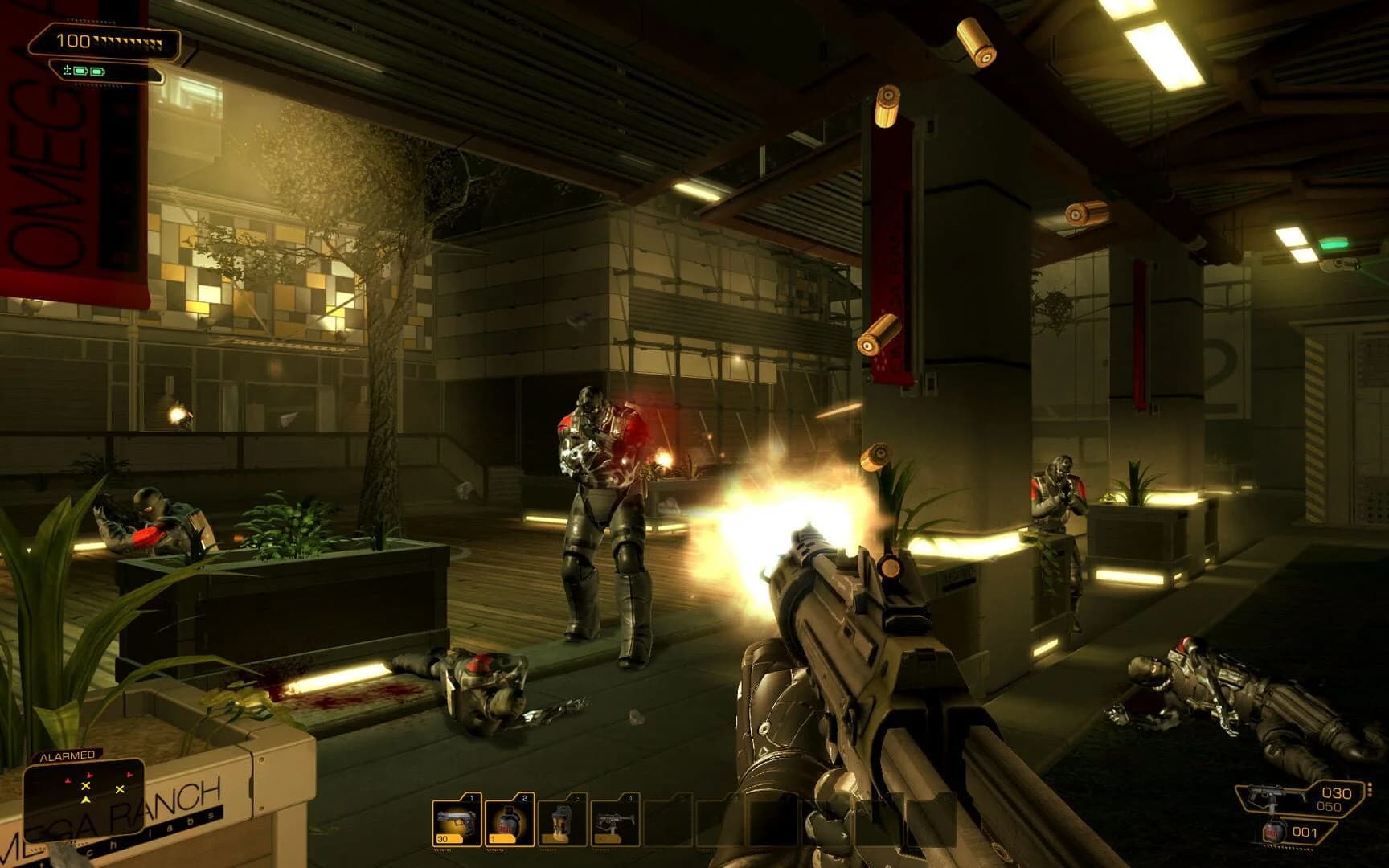Click the numbered tab on quickslot 2

click(x=524, y=796)
